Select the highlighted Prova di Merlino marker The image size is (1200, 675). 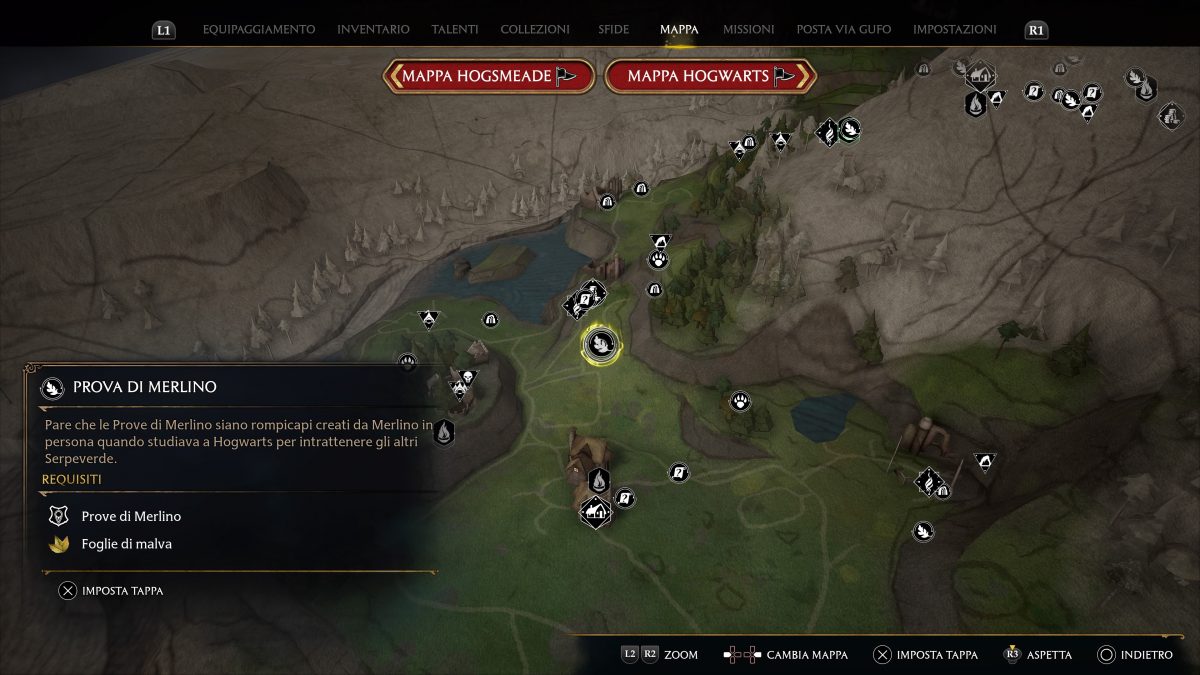(x=601, y=345)
